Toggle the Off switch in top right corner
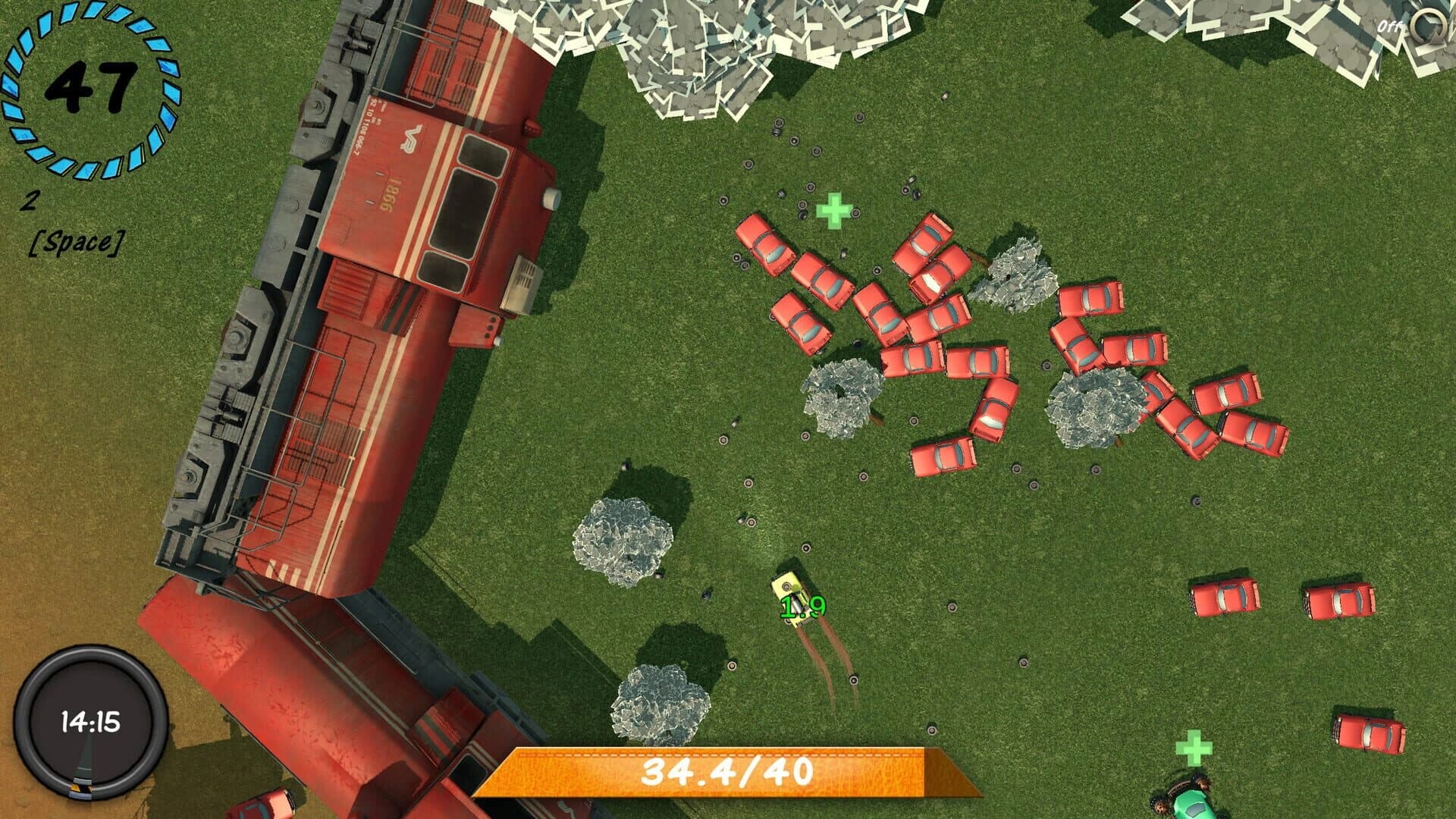Viewport: 1456px width, 819px height. (1390, 25)
